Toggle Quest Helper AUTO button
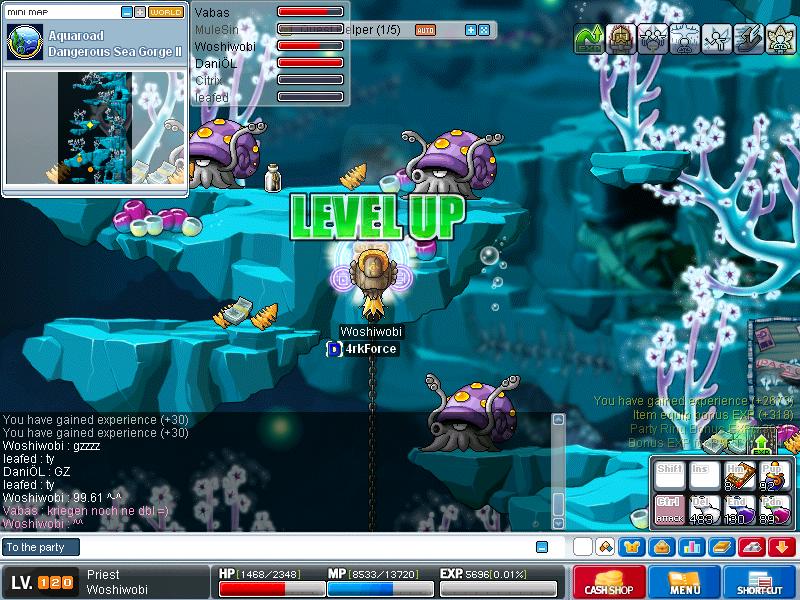 pyautogui.click(x=425, y=30)
